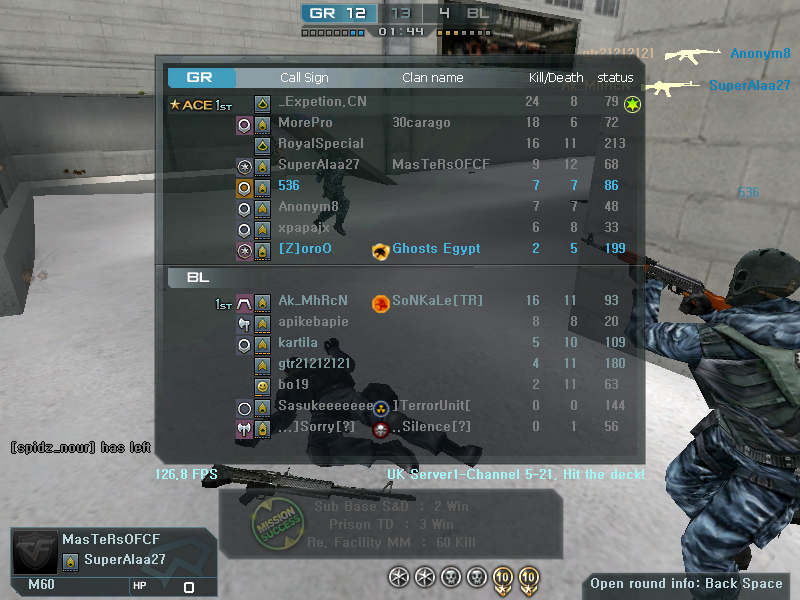The image size is (800, 600).
Task: Choose the [Z]oroO player row
Action: [304, 249]
